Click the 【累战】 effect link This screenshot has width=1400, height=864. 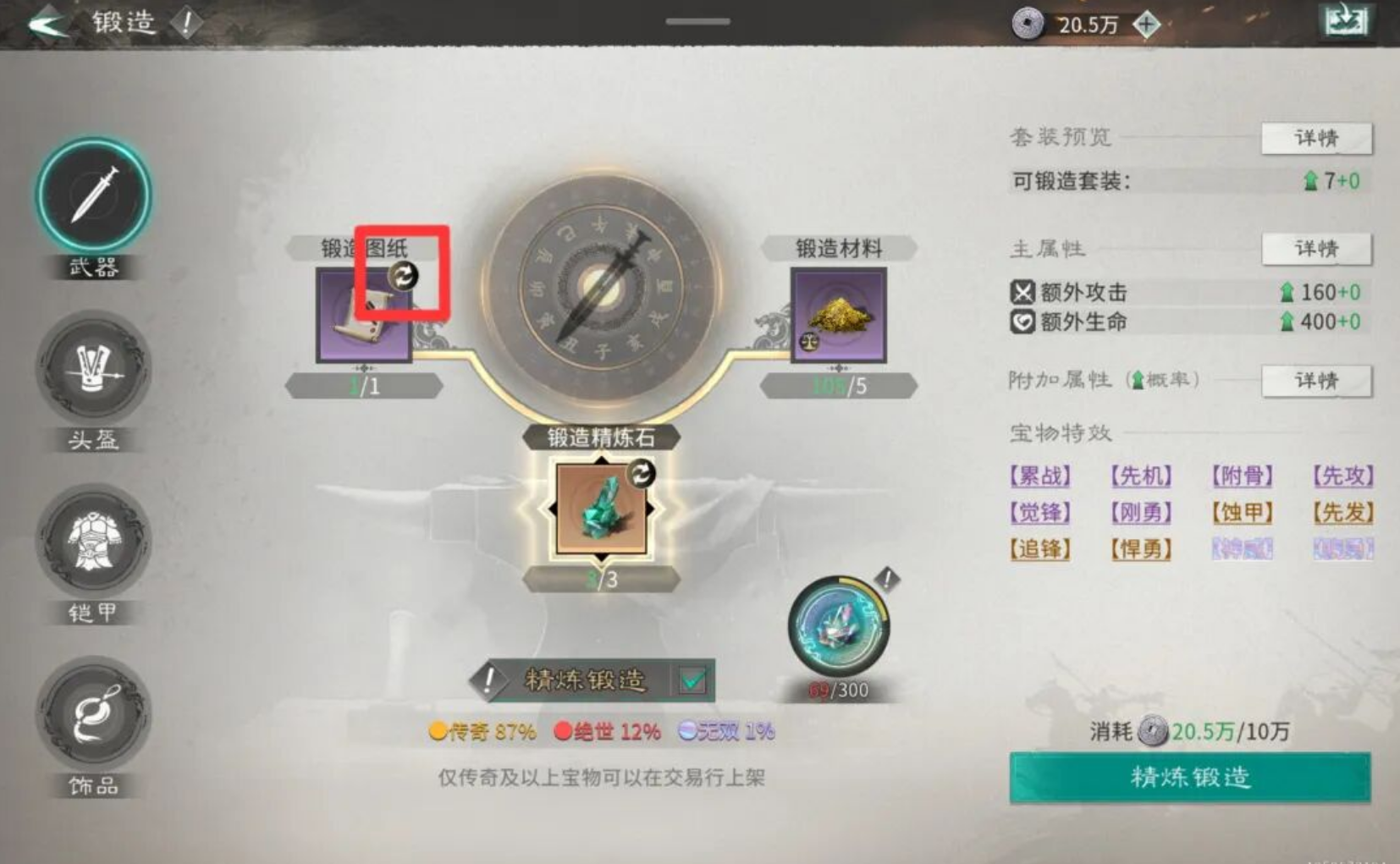pyautogui.click(x=1040, y=476)
